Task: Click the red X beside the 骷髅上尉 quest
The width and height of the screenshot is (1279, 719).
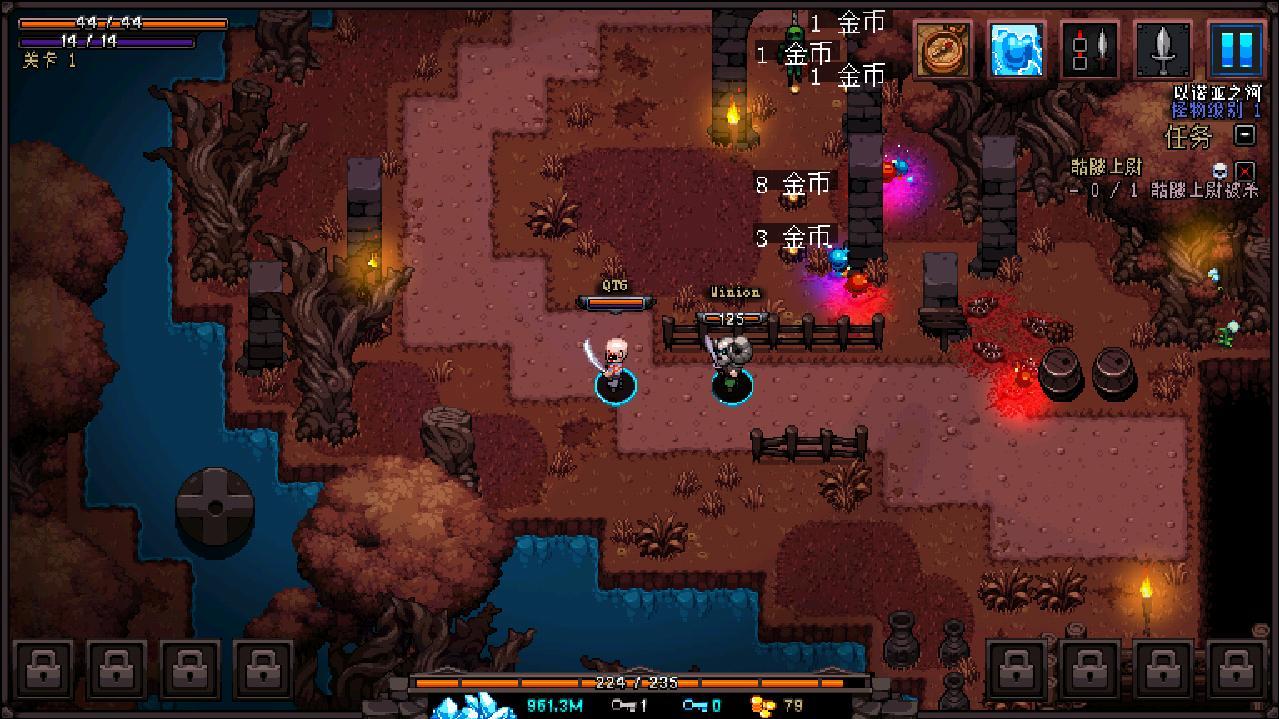Action: pos(1245,170)
